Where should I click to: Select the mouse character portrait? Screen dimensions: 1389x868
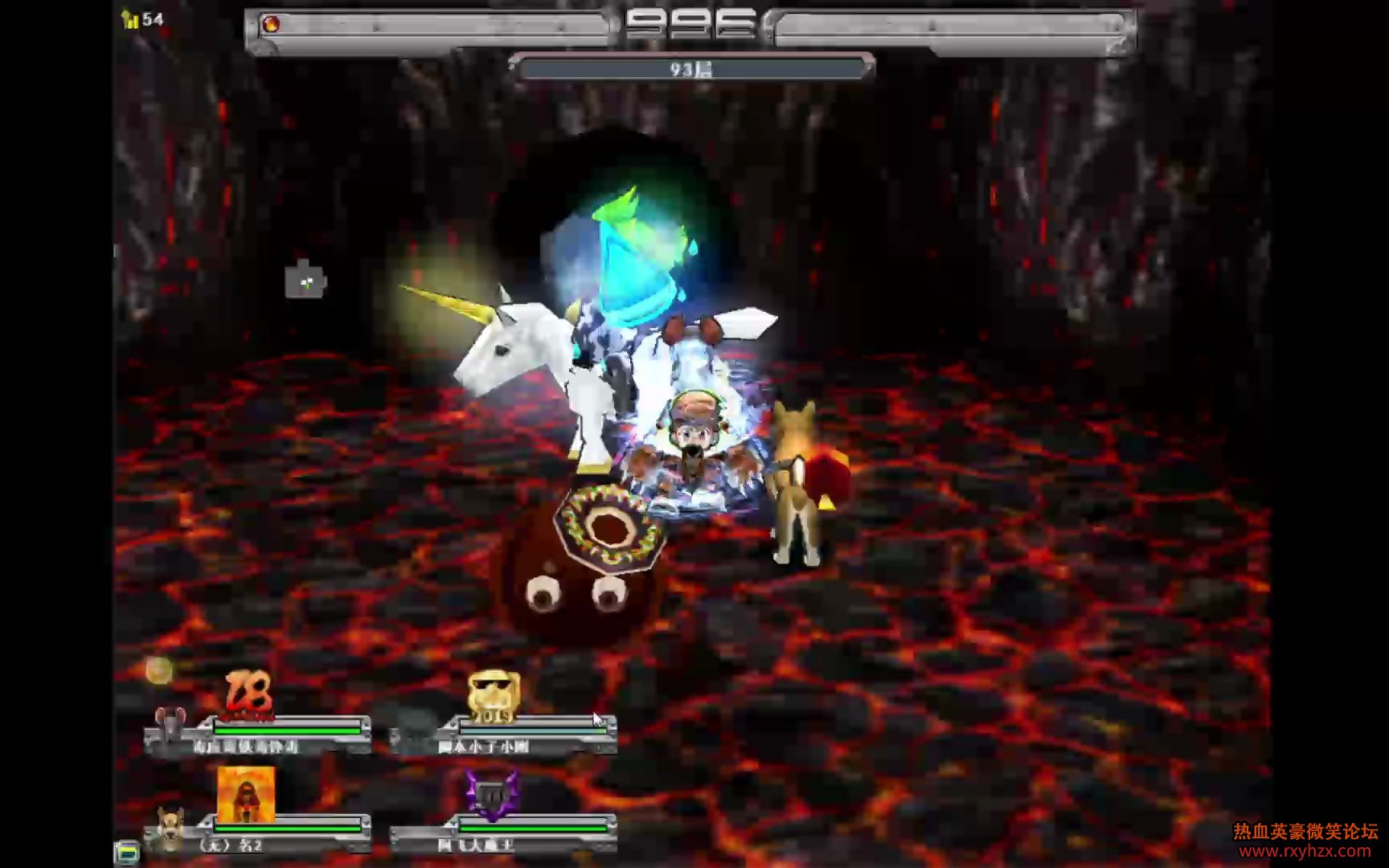pyautogui.click(x=170, y=727)
